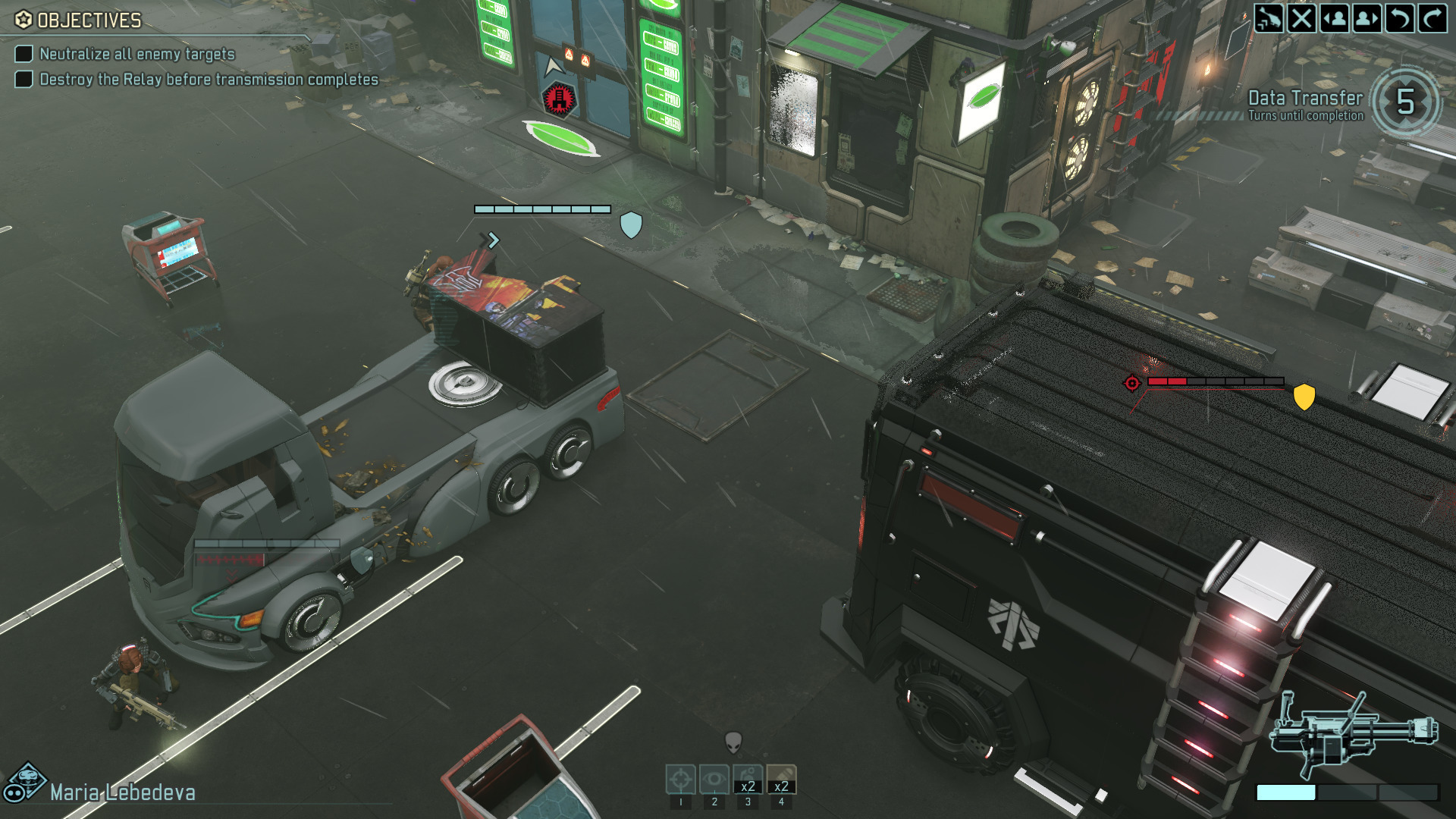Image resolution: width=1456 pixels, height=819 pixels.
Task: Target the enemy's red crosshair marker
Action: [x=1132, y=383]
